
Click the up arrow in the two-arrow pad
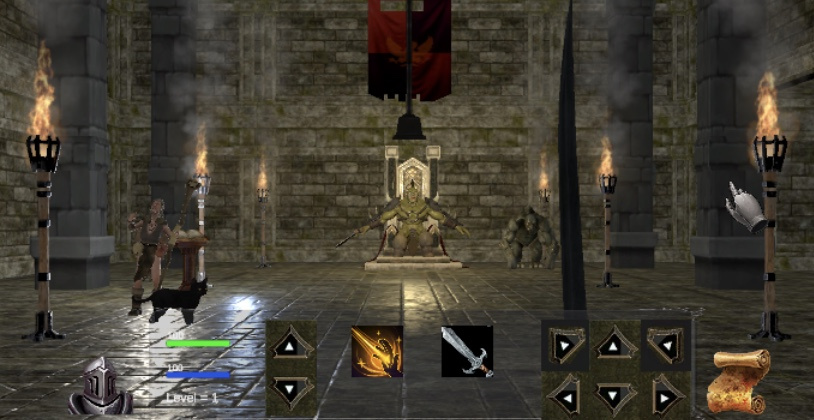[x=291, y=346]
